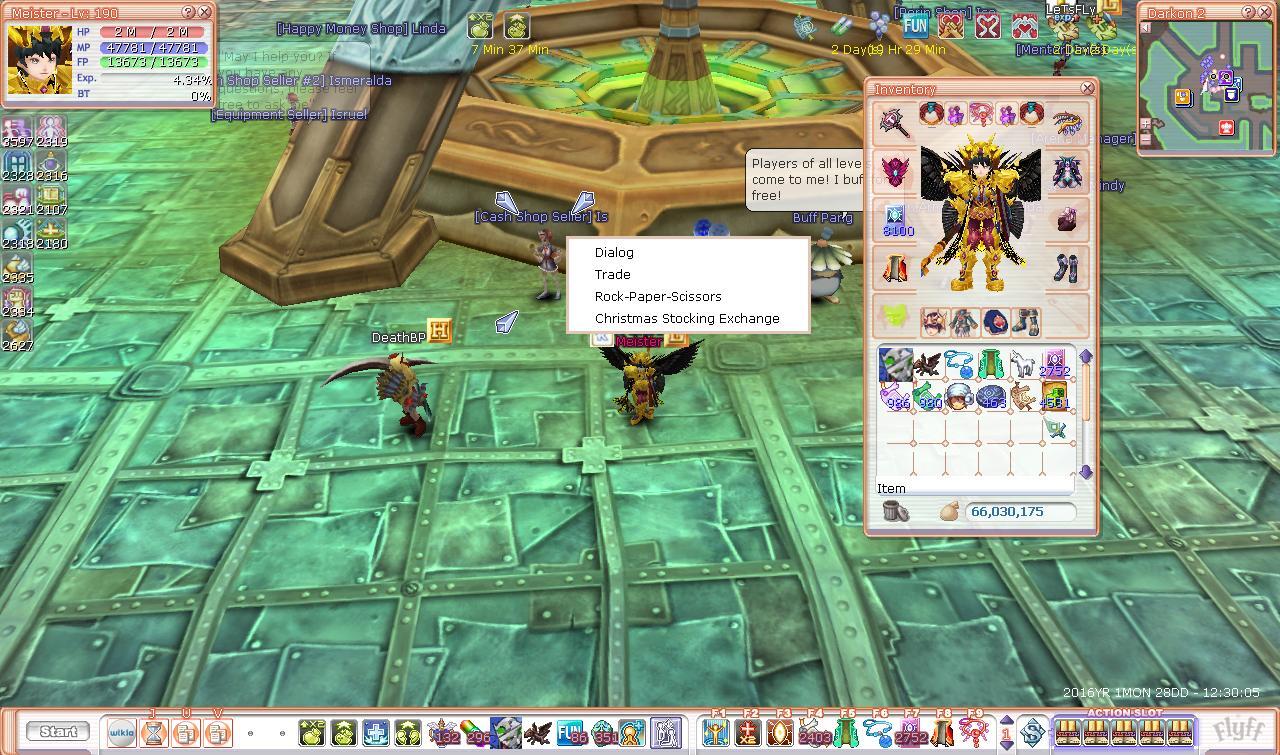Close the character status window
Image resolution: width=1280 pixels, height=755 pixels.
pyautogui.click(x=205, y=13)
